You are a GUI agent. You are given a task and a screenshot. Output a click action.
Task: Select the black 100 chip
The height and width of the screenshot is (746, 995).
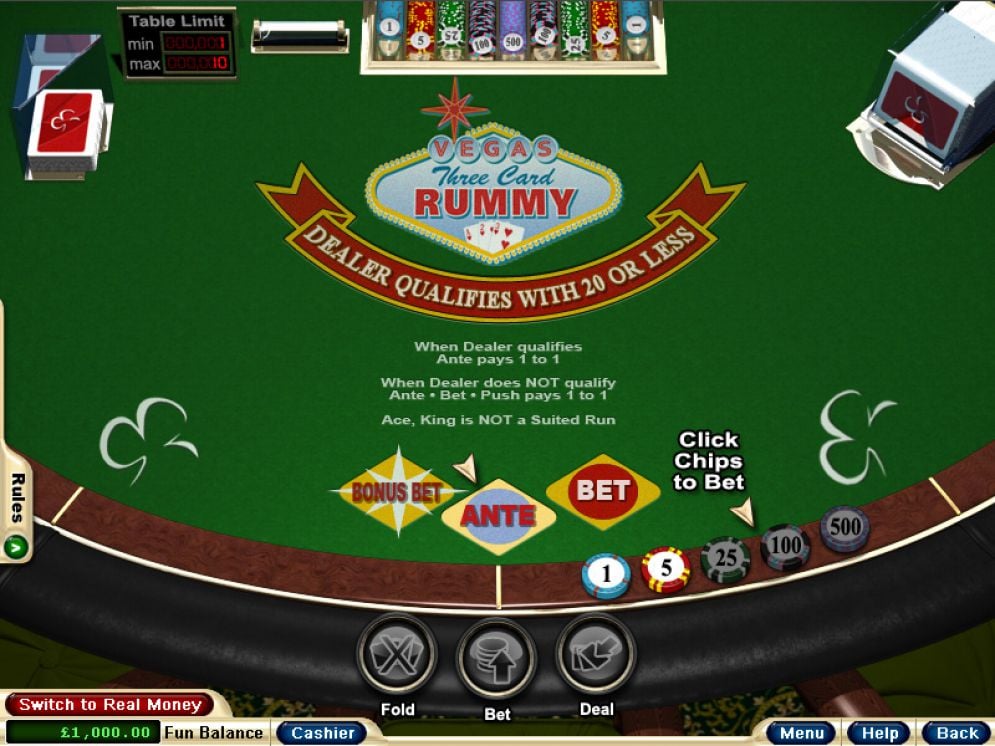tap(785, 546)
